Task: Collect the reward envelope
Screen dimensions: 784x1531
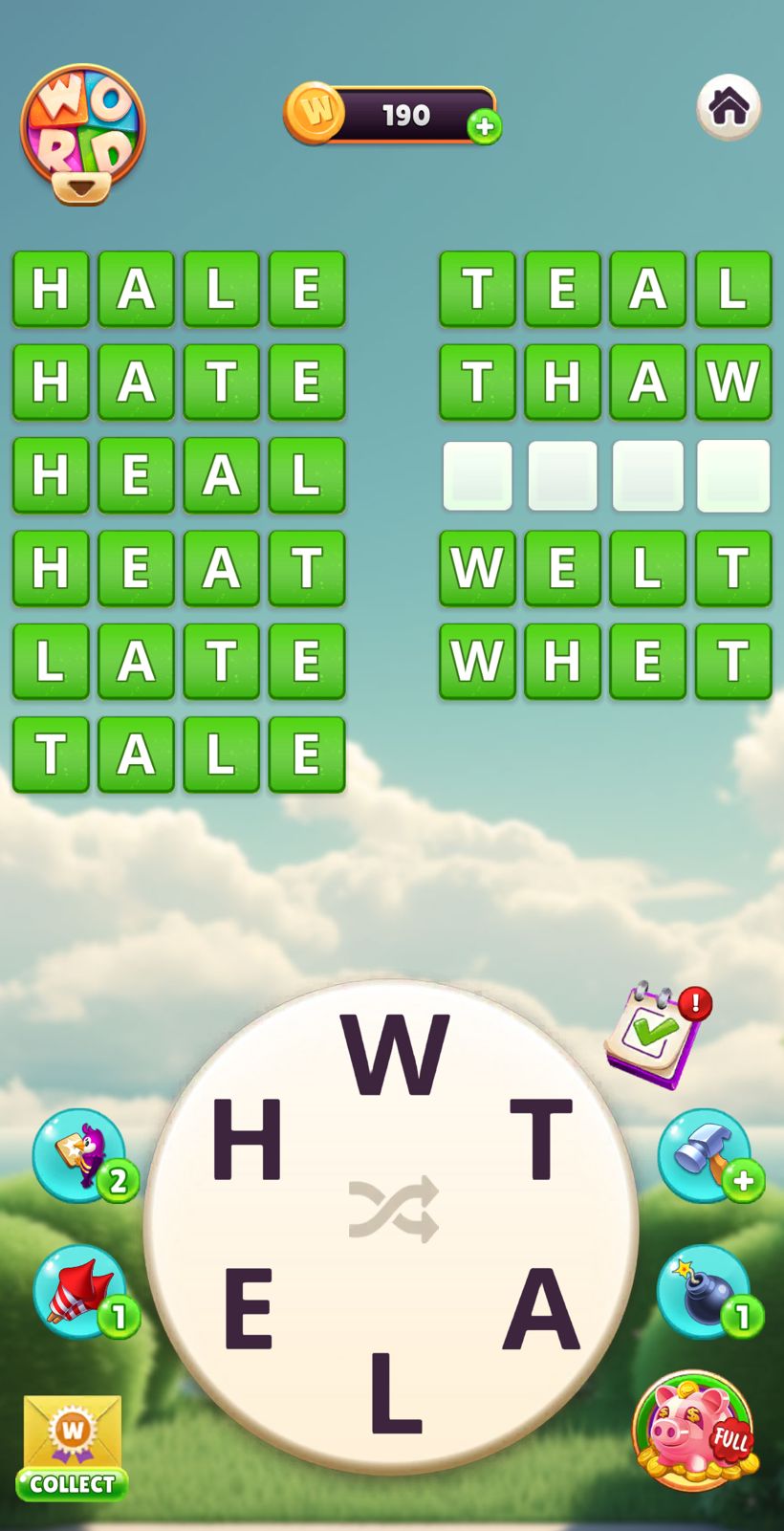Action: coord(73,1448)
